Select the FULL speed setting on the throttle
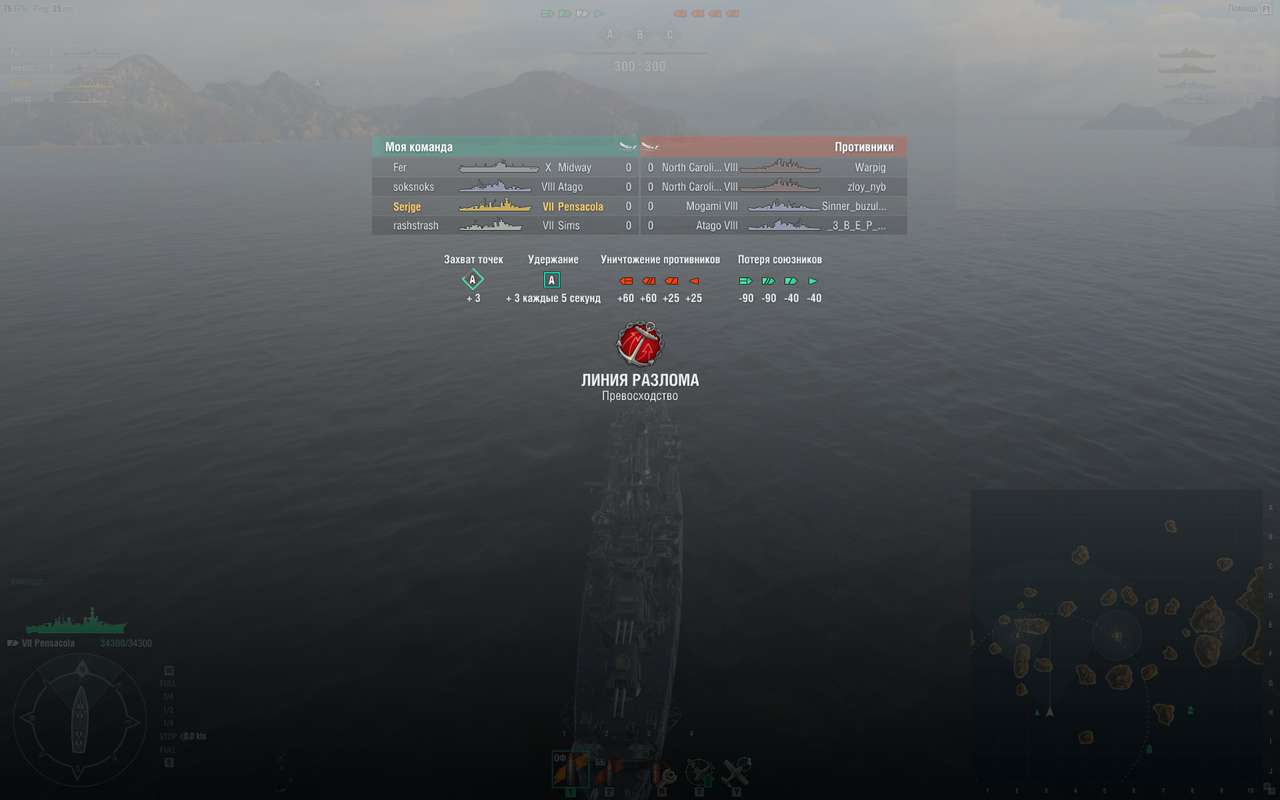Screen dimensions: 1280x800 pos(168,684)
